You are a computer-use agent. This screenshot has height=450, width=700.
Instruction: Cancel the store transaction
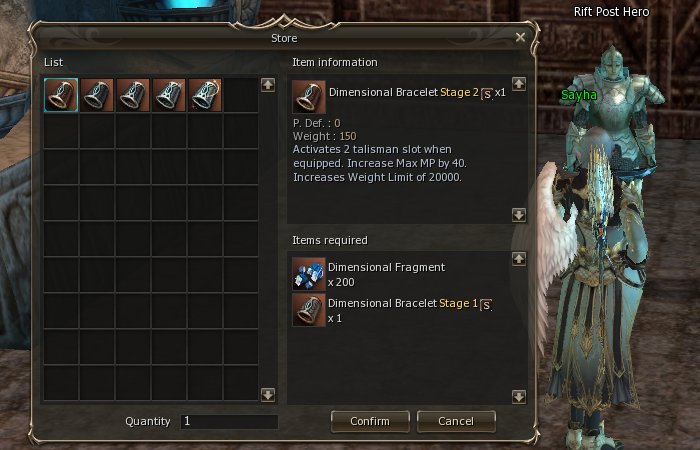(x=456, y=421)
